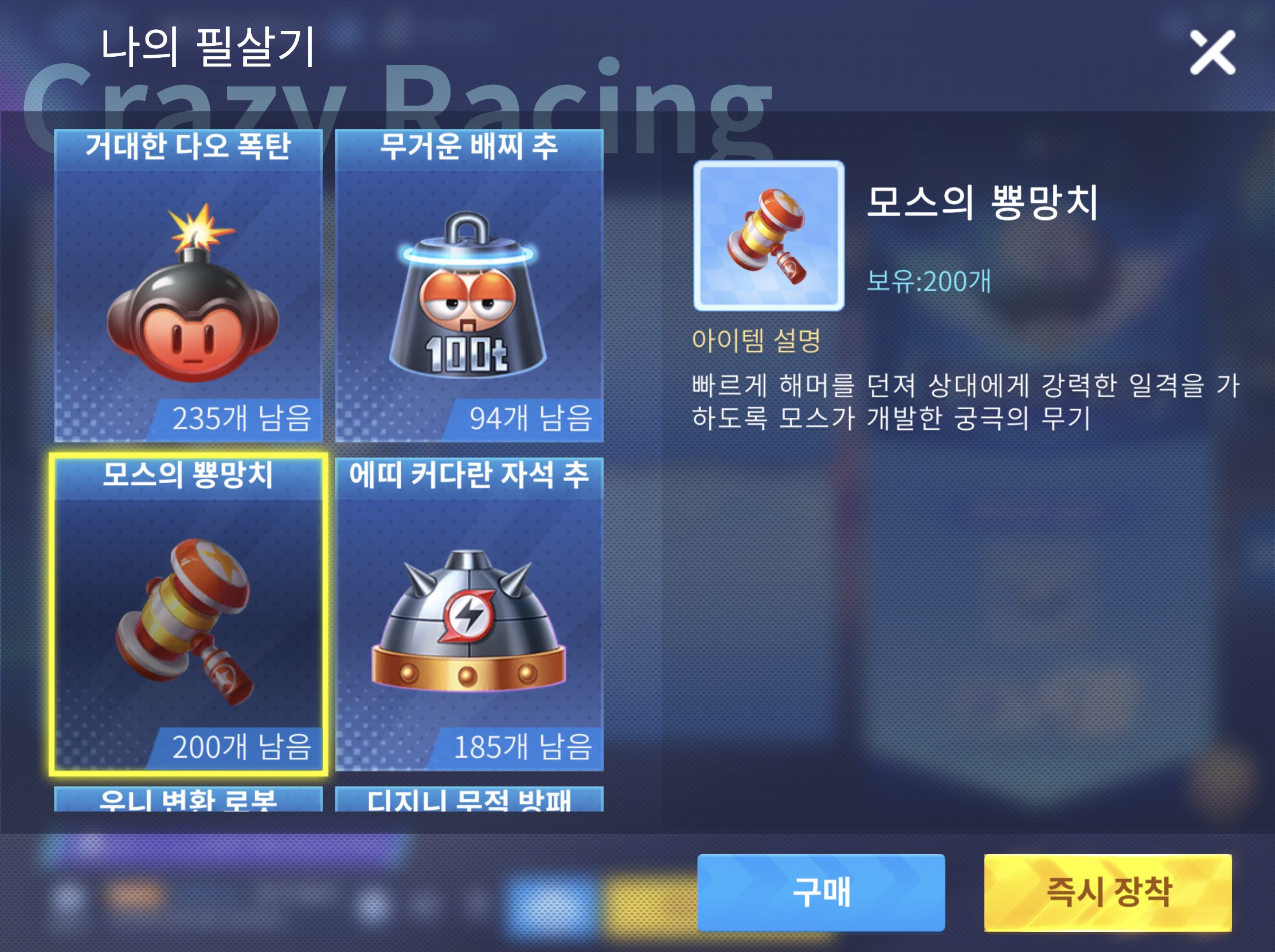Select the partially visible 우니 변환 로봇 card
Image resolution: width=1275 pixels, height=952 pixels.
(188, 800)
